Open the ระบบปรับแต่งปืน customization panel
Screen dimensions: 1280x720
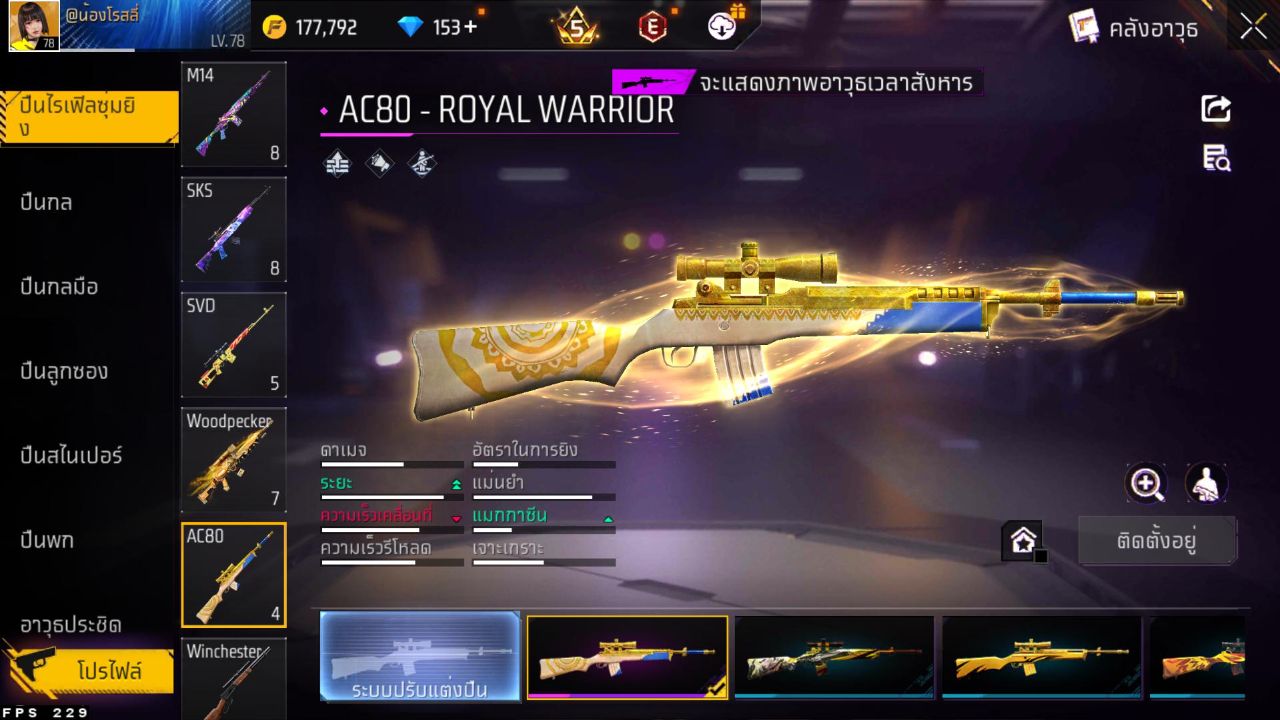pos(419,657)
